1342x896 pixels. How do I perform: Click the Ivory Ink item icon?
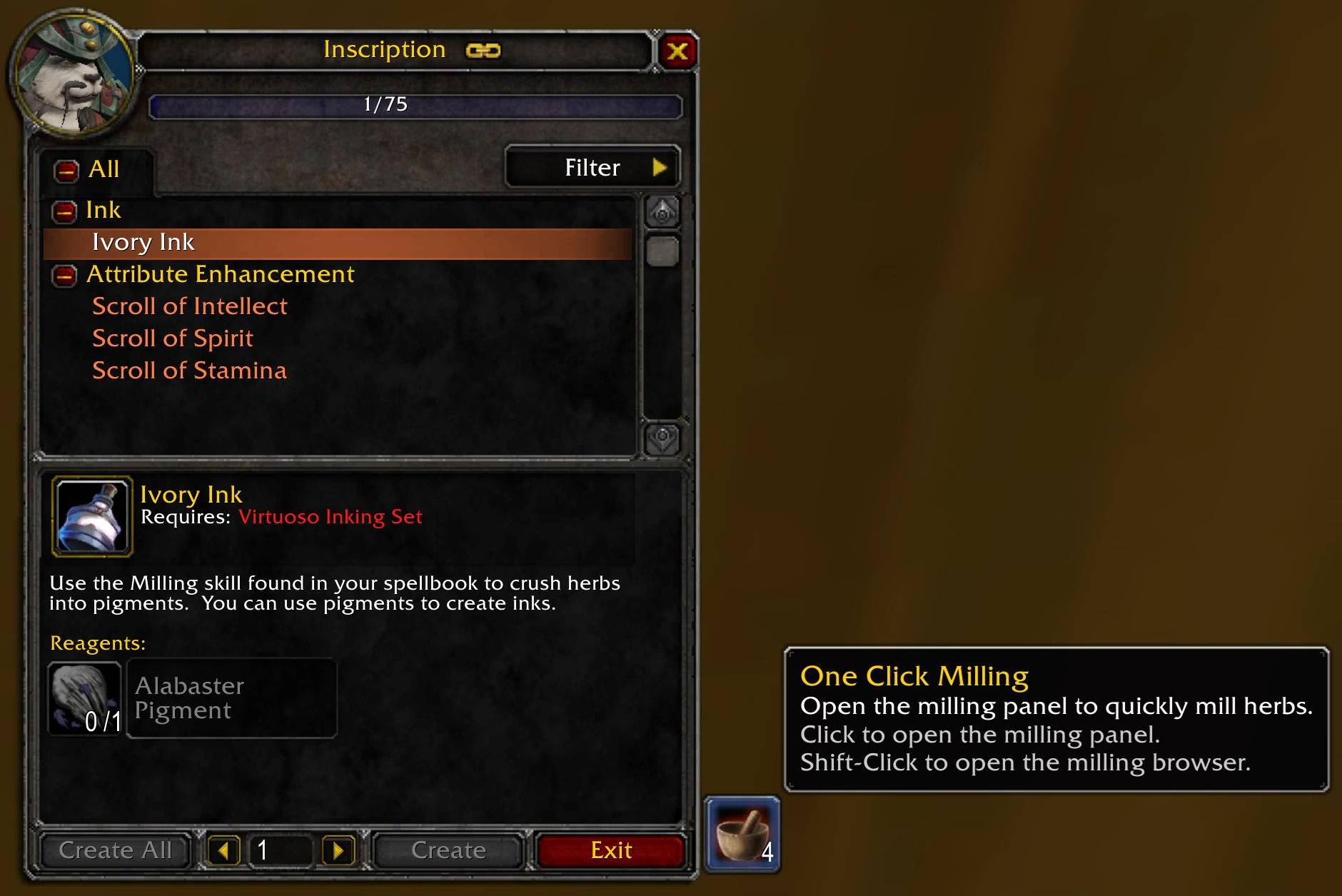click(92, 516)
